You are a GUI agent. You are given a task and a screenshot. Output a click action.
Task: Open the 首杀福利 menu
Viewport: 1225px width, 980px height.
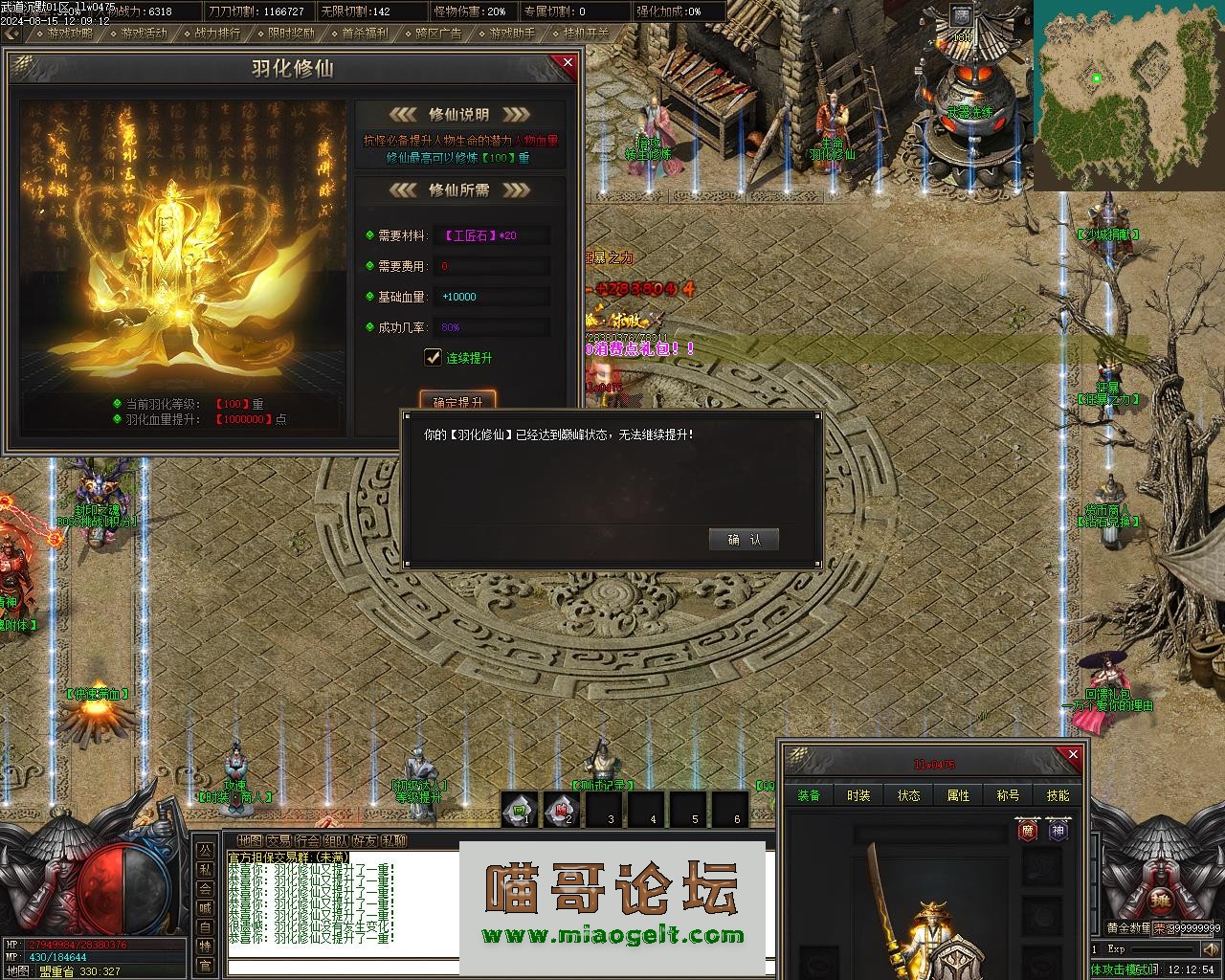[x=365, y=33]
